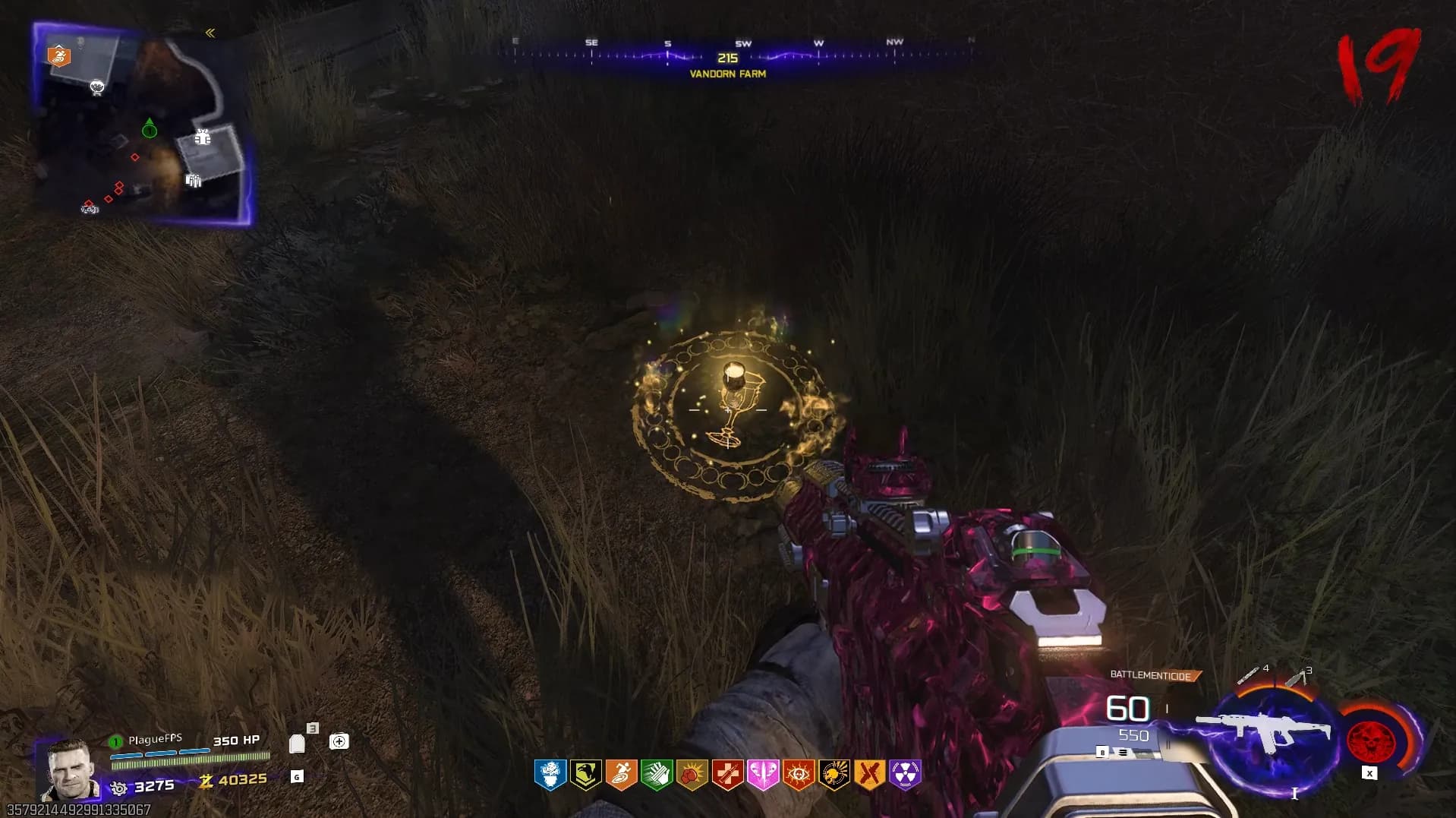Click the self-revive kit icon
This screenshot has height=818, width=1456.
[x=339, y=741]
